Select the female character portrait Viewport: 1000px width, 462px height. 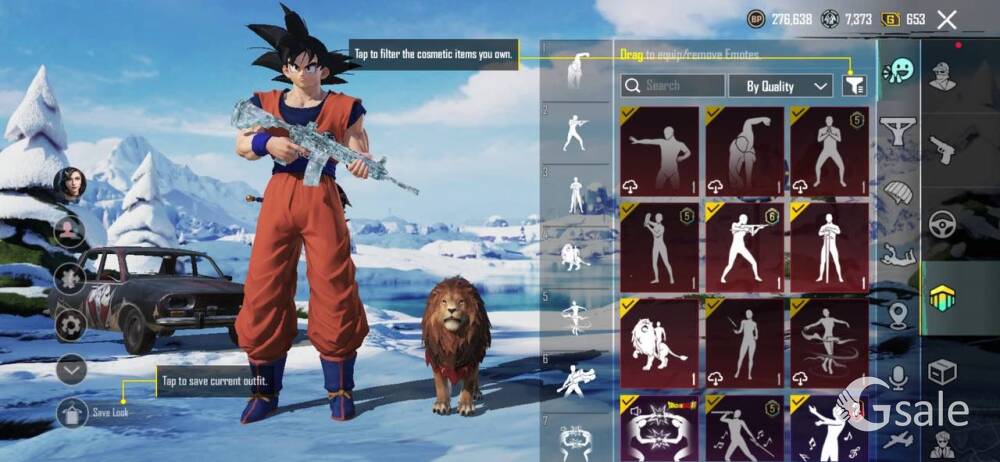(x=71, y=184)
